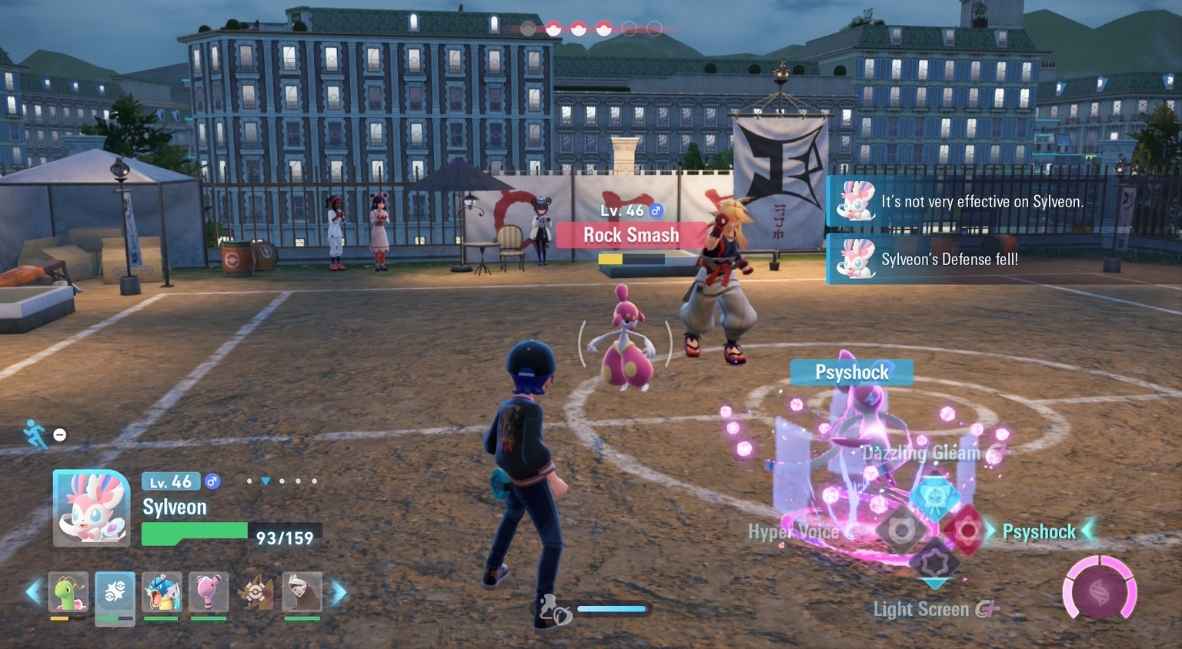Image resolution: width=1182 pixels, height=649 pixels.
Task: Toggle the running figure icon
Action: (35, 432)
